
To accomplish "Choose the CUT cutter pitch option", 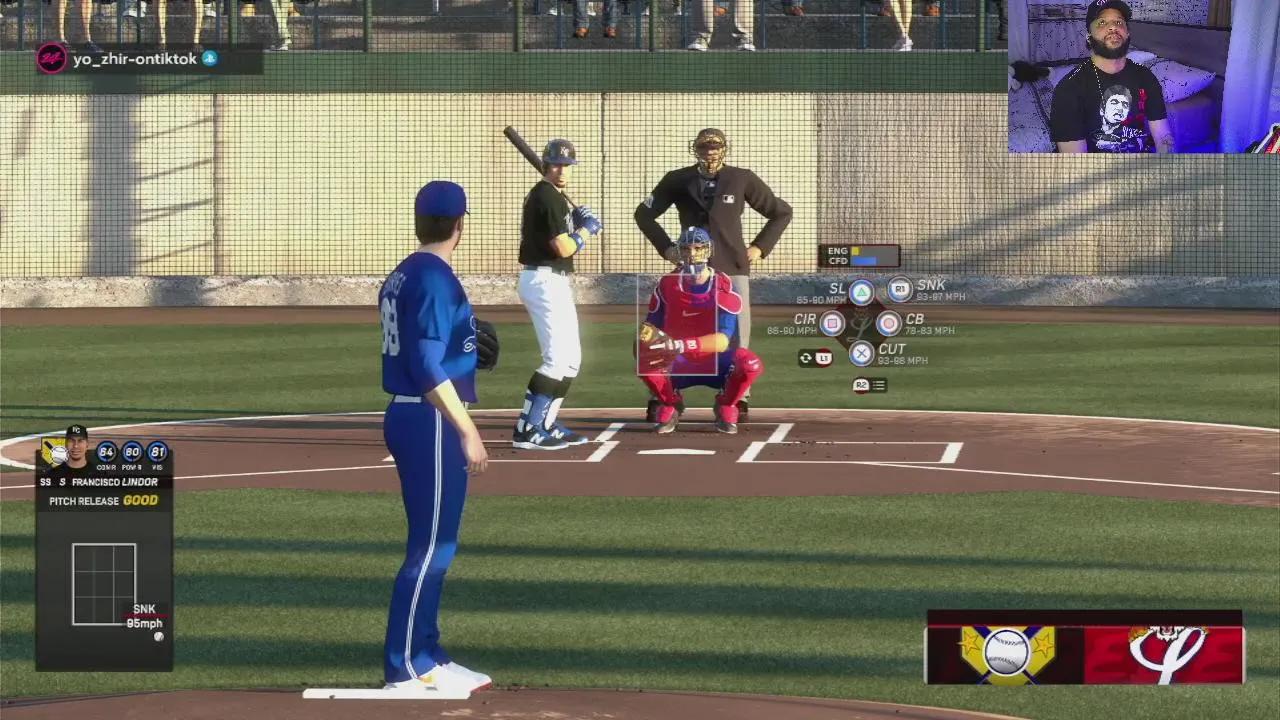I will pyautogui.click(x=862, y=353).
